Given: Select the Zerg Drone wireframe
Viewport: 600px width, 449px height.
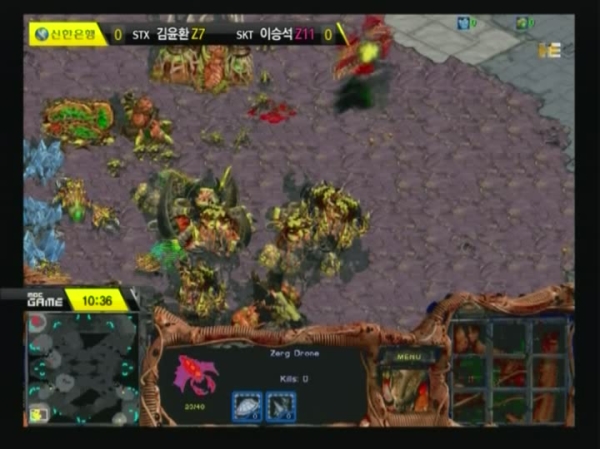Looking at the screenshot, I should (195, 373).
